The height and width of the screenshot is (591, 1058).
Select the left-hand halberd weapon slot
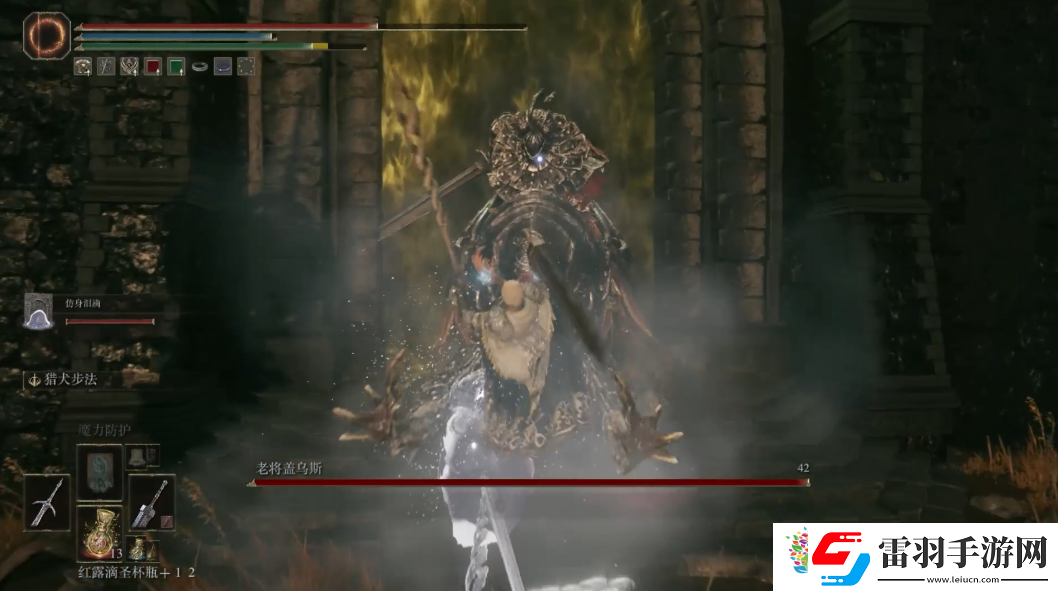[49, 501]
